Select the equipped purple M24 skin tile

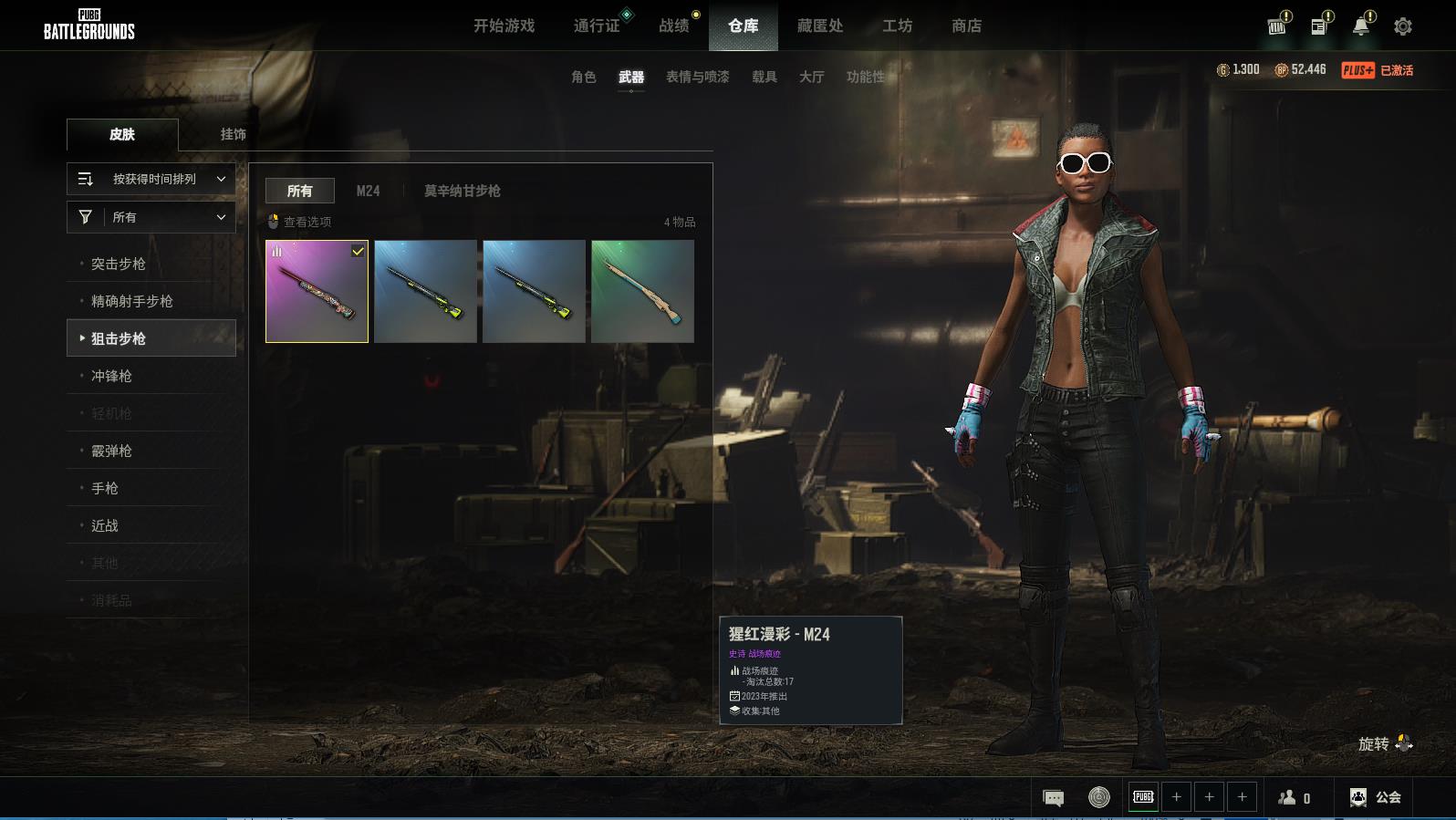(317, 291)
